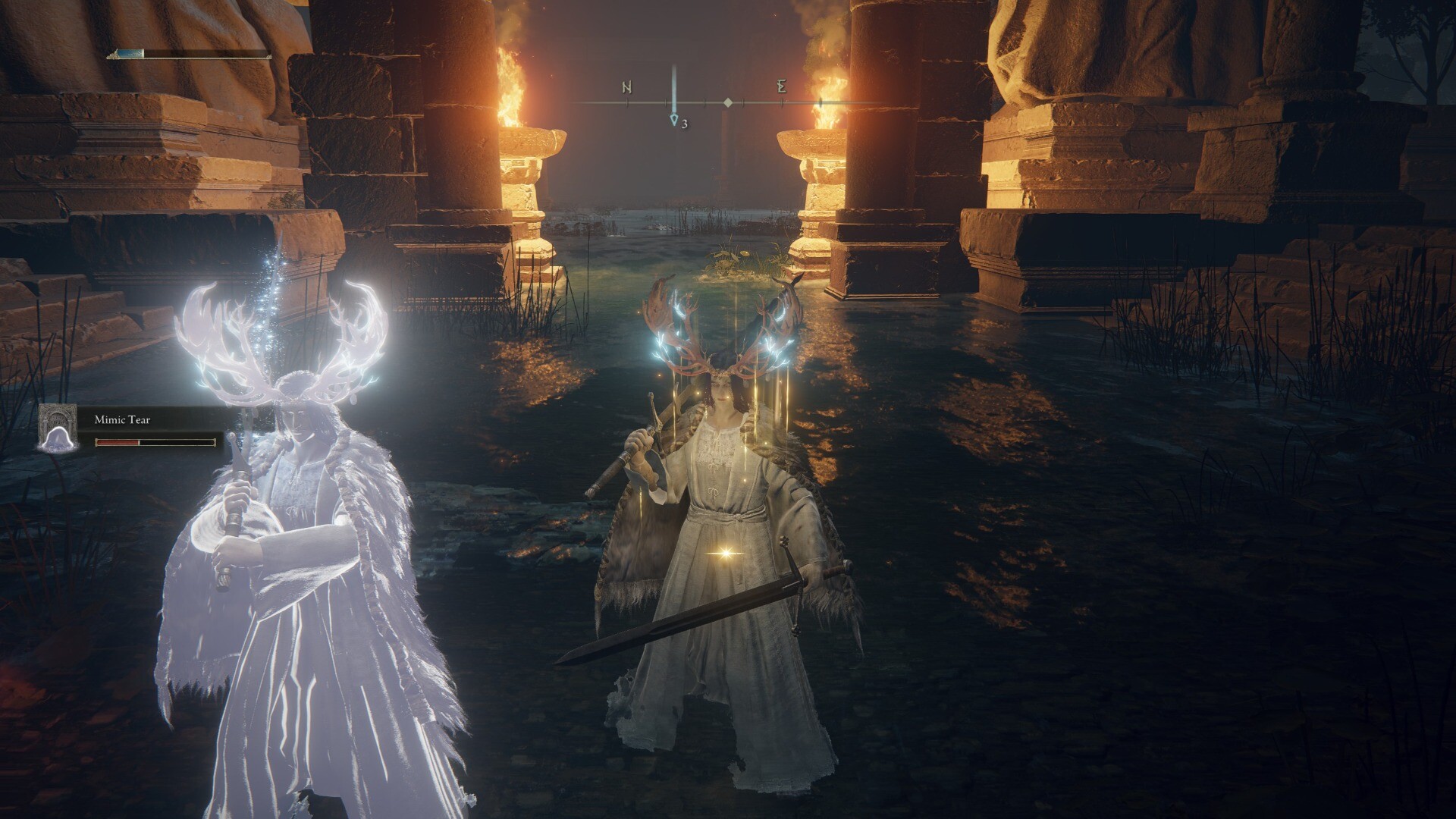Click the Mimic Tear summon portrait

(x=58, y=428)
